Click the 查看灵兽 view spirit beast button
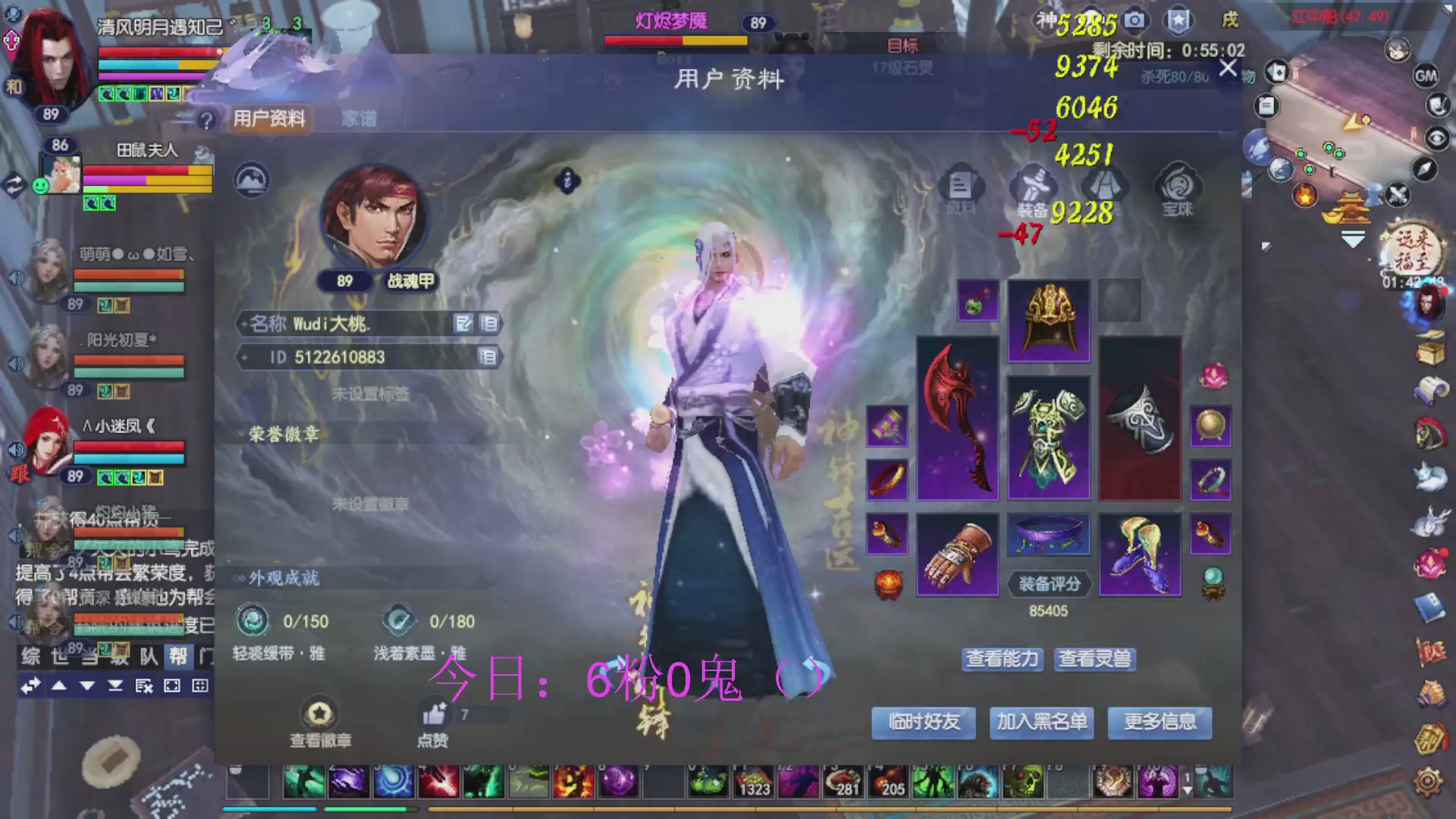This screenshot has height=819, width=1456. (x=1094, y=659)
